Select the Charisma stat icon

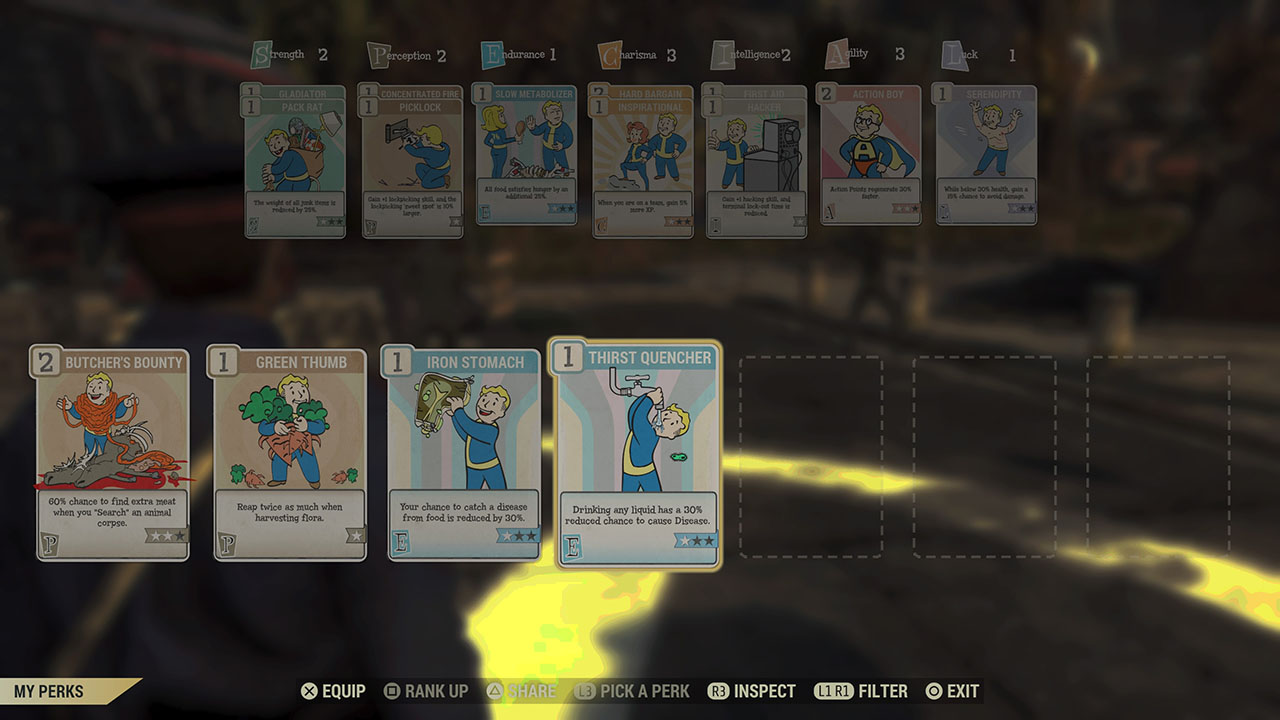pos(610,53)
